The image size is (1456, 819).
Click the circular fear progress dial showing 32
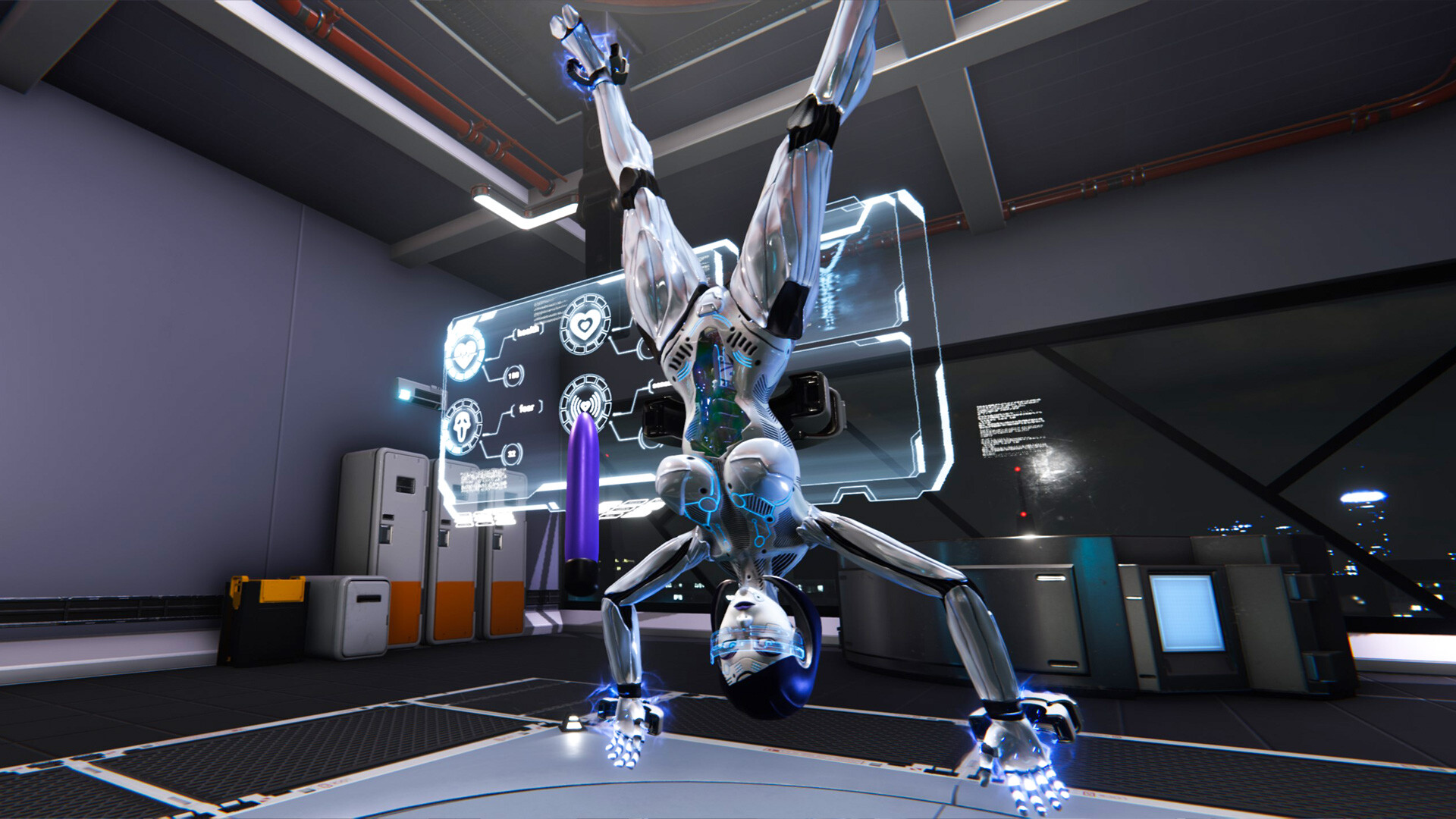pyautogui.click(x=513, y=453)
